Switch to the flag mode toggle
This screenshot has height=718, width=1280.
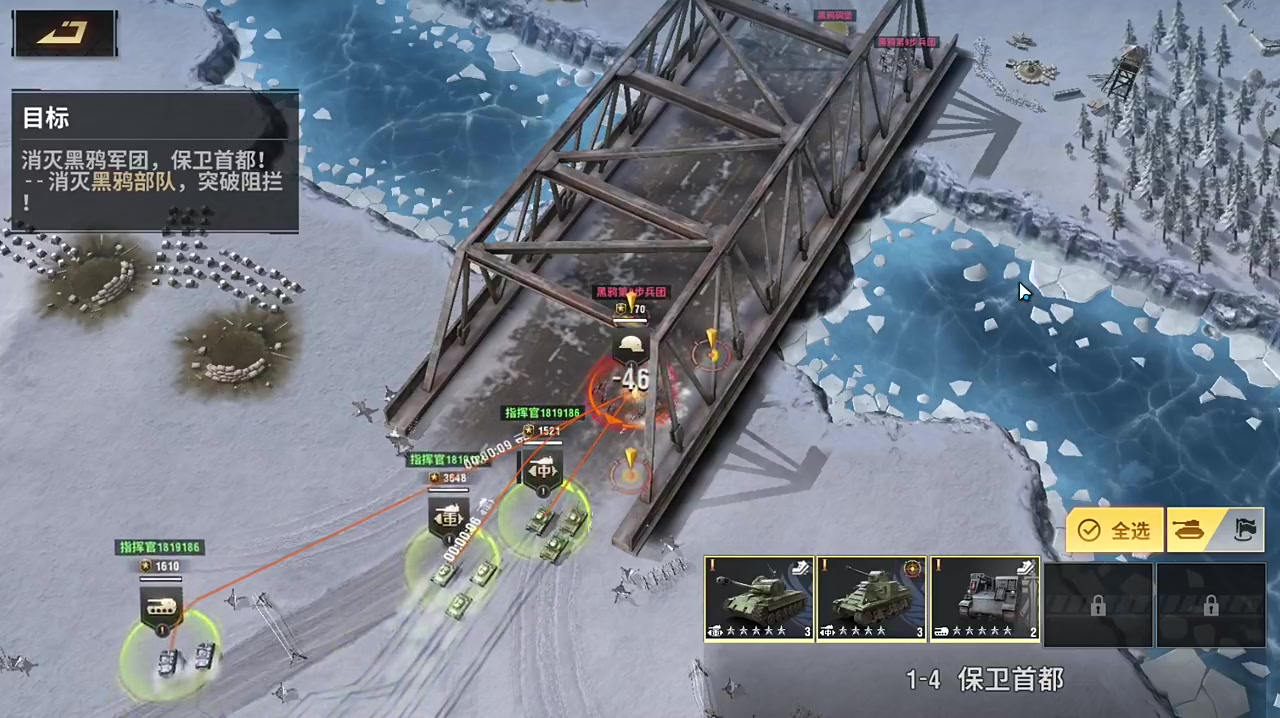pyautogui.click(x=1243, y=530)
